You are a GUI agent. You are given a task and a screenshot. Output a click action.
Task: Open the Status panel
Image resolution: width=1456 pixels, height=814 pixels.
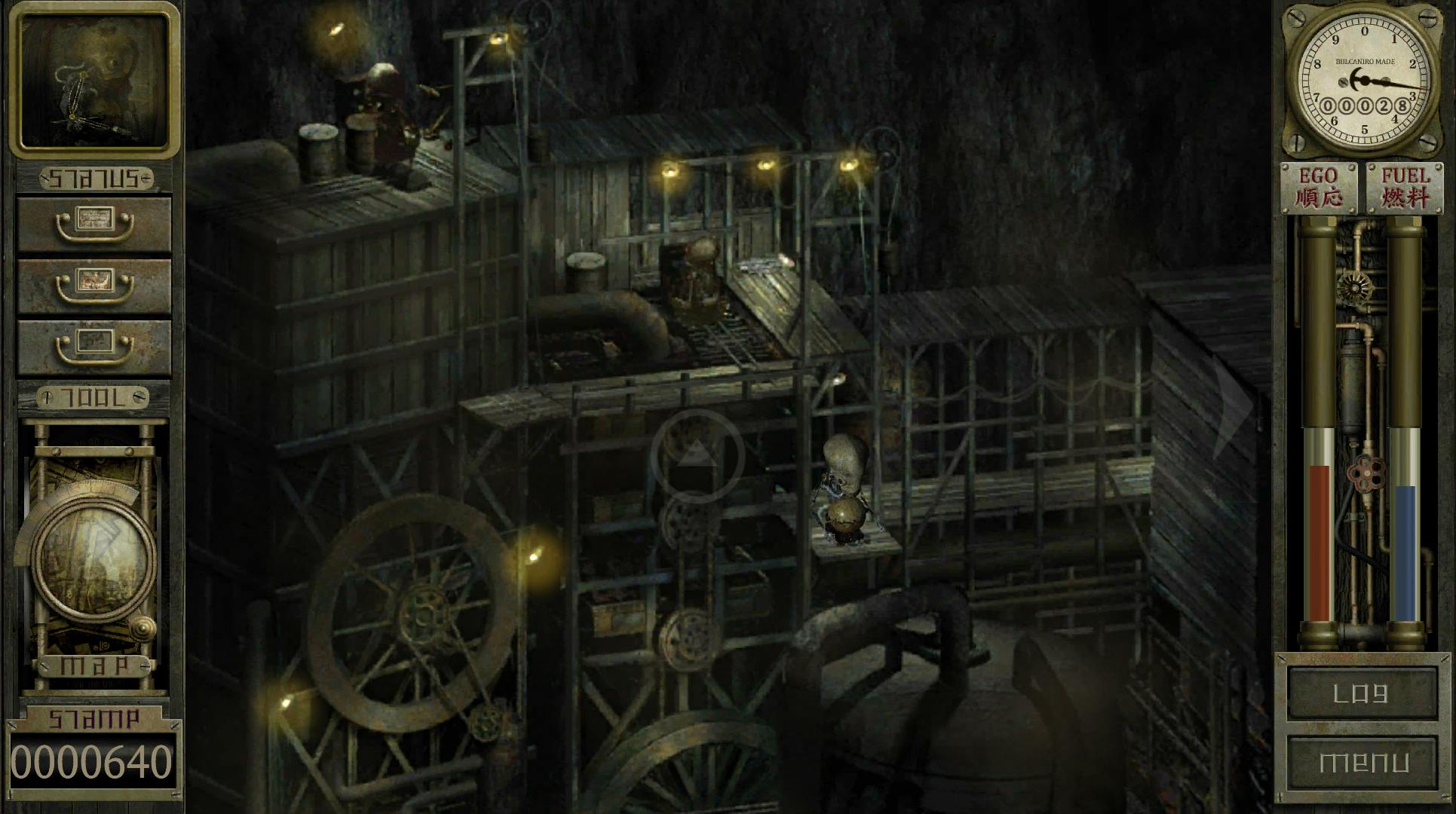pos(95,179)
